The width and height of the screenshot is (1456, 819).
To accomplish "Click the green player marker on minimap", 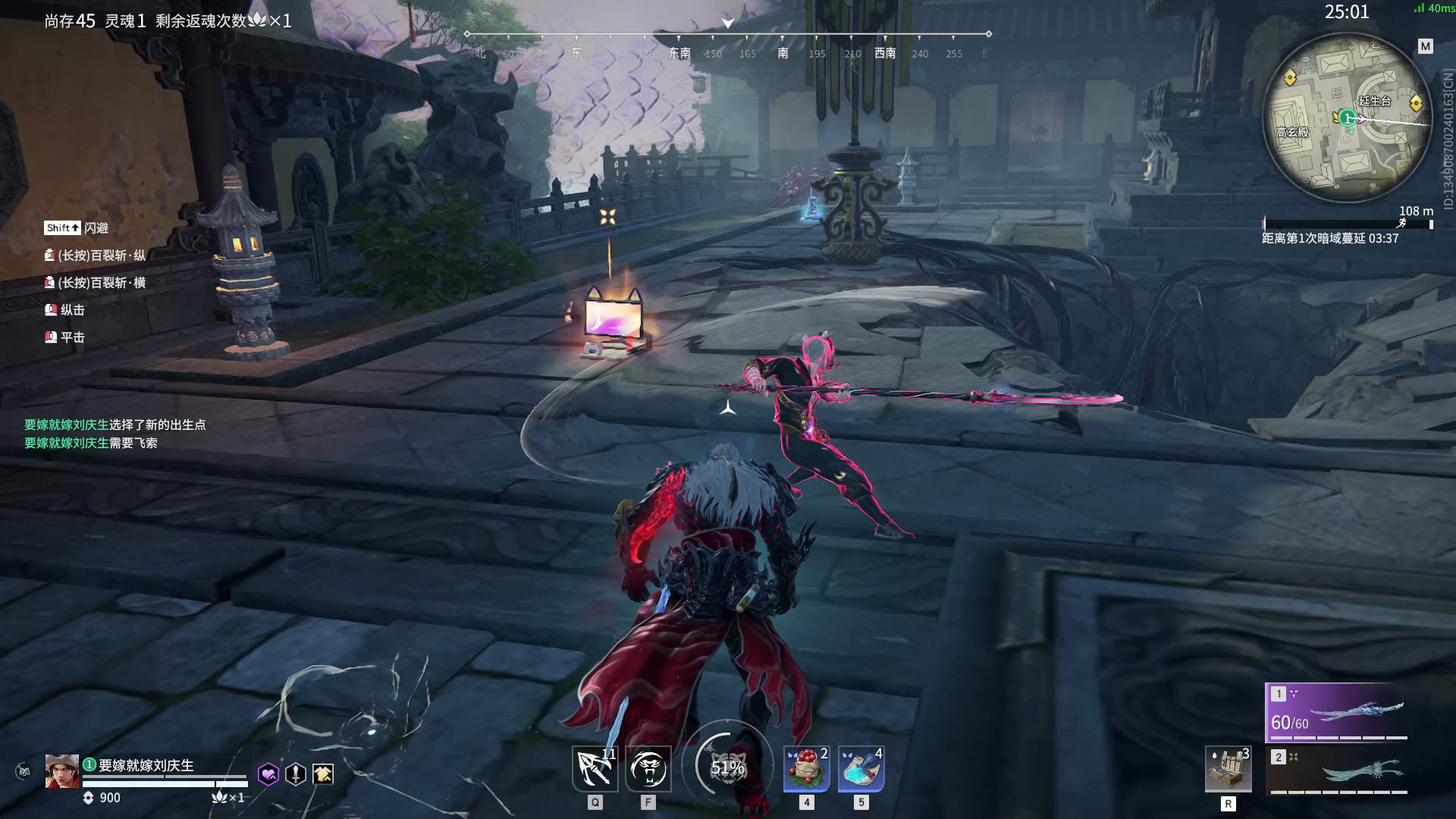I will (1347, 118).
